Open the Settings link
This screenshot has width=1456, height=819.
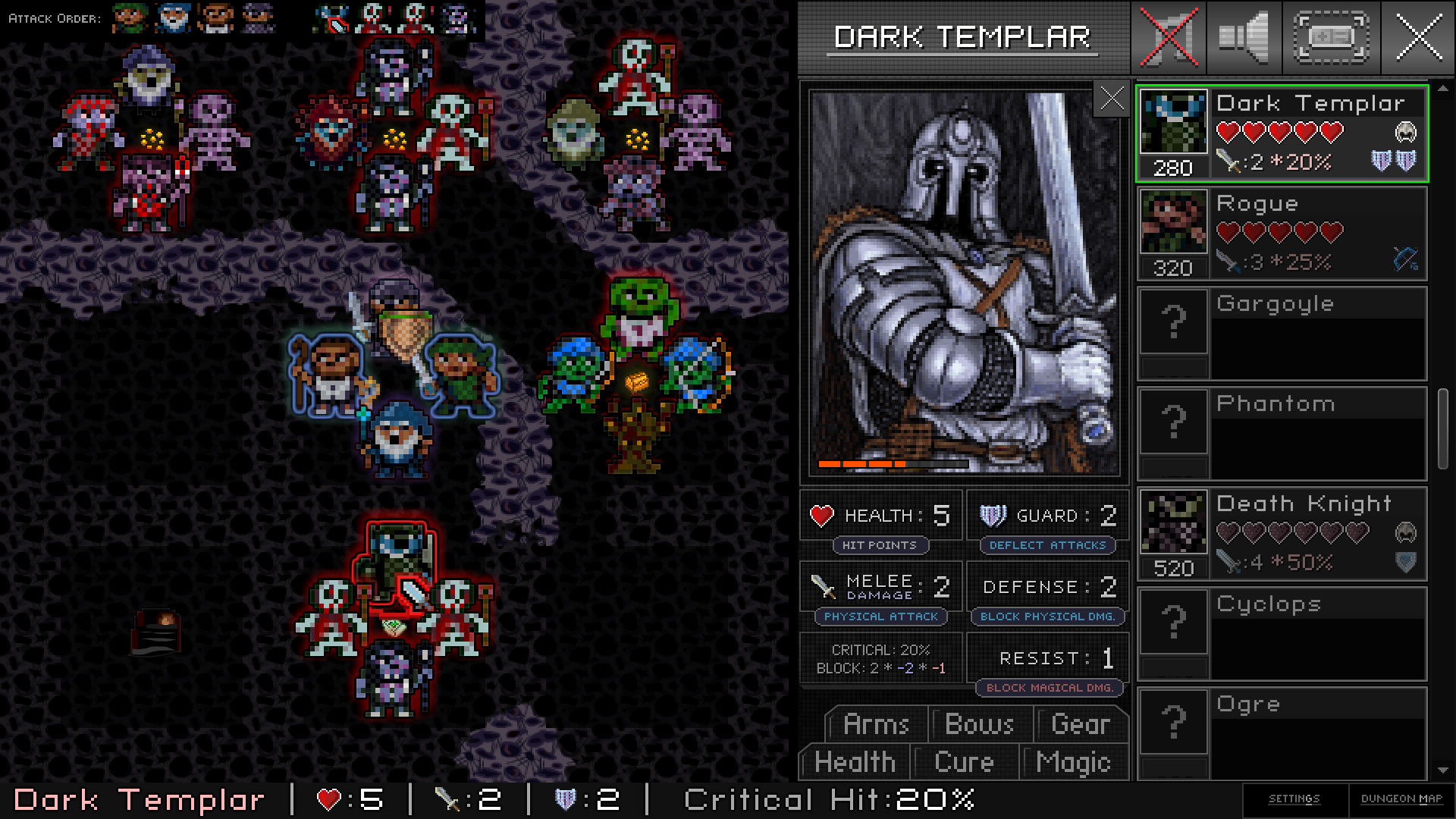tap(1293, 798)
